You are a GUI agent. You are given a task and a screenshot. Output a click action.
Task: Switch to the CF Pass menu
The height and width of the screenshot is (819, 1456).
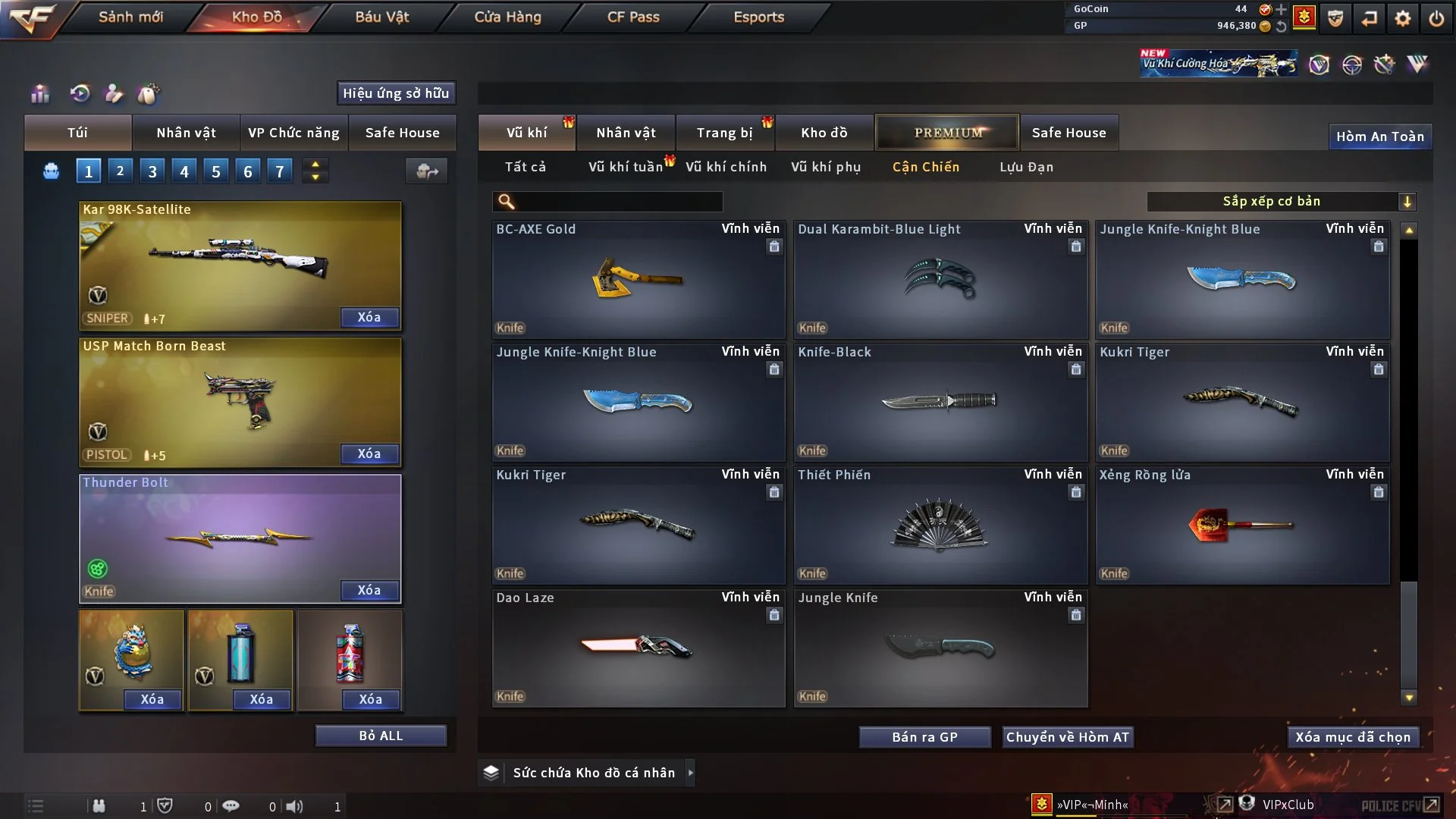click(633, 17)
